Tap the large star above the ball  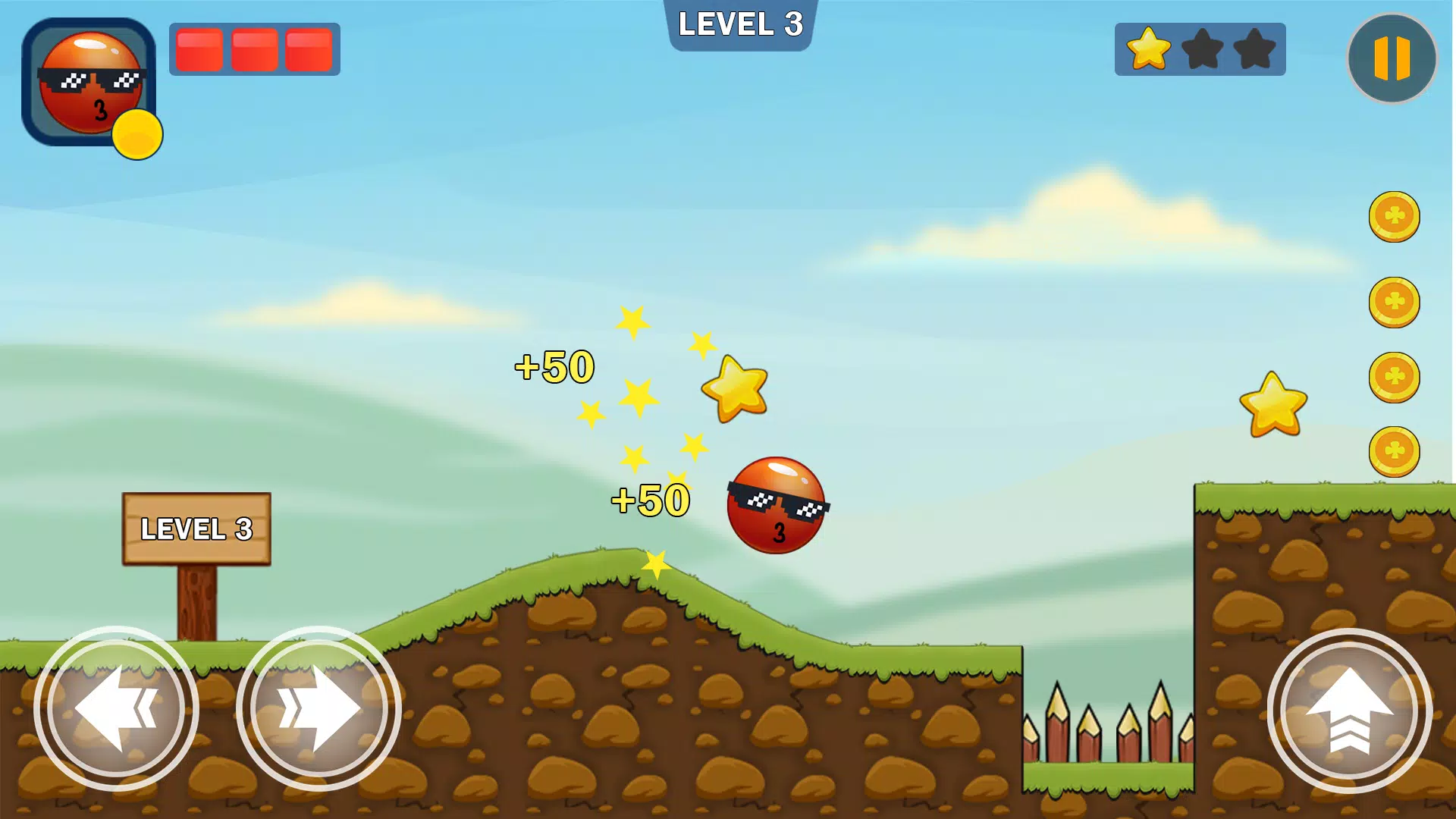coord(736,387)
